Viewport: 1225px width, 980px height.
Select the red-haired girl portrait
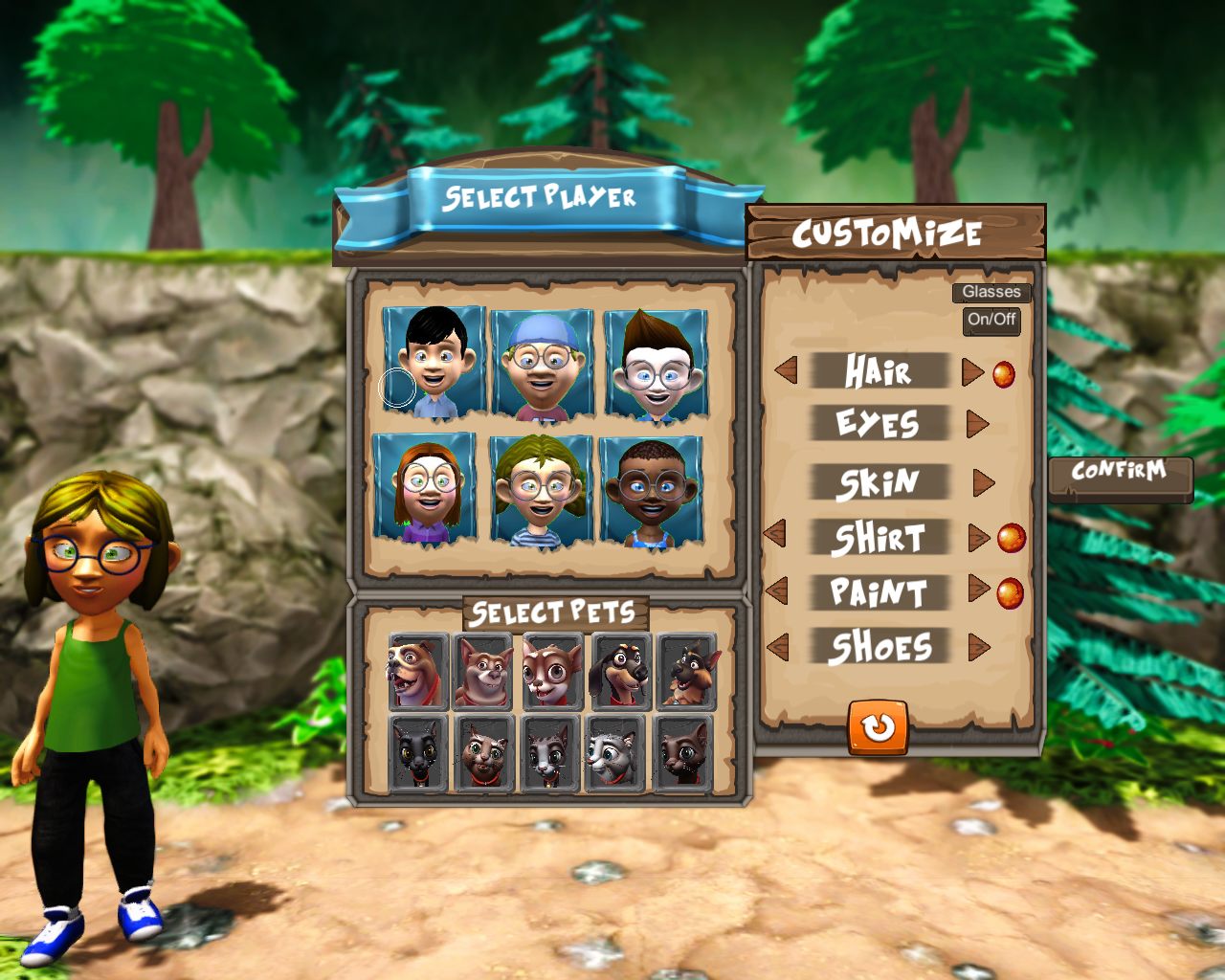click(425, 489)
